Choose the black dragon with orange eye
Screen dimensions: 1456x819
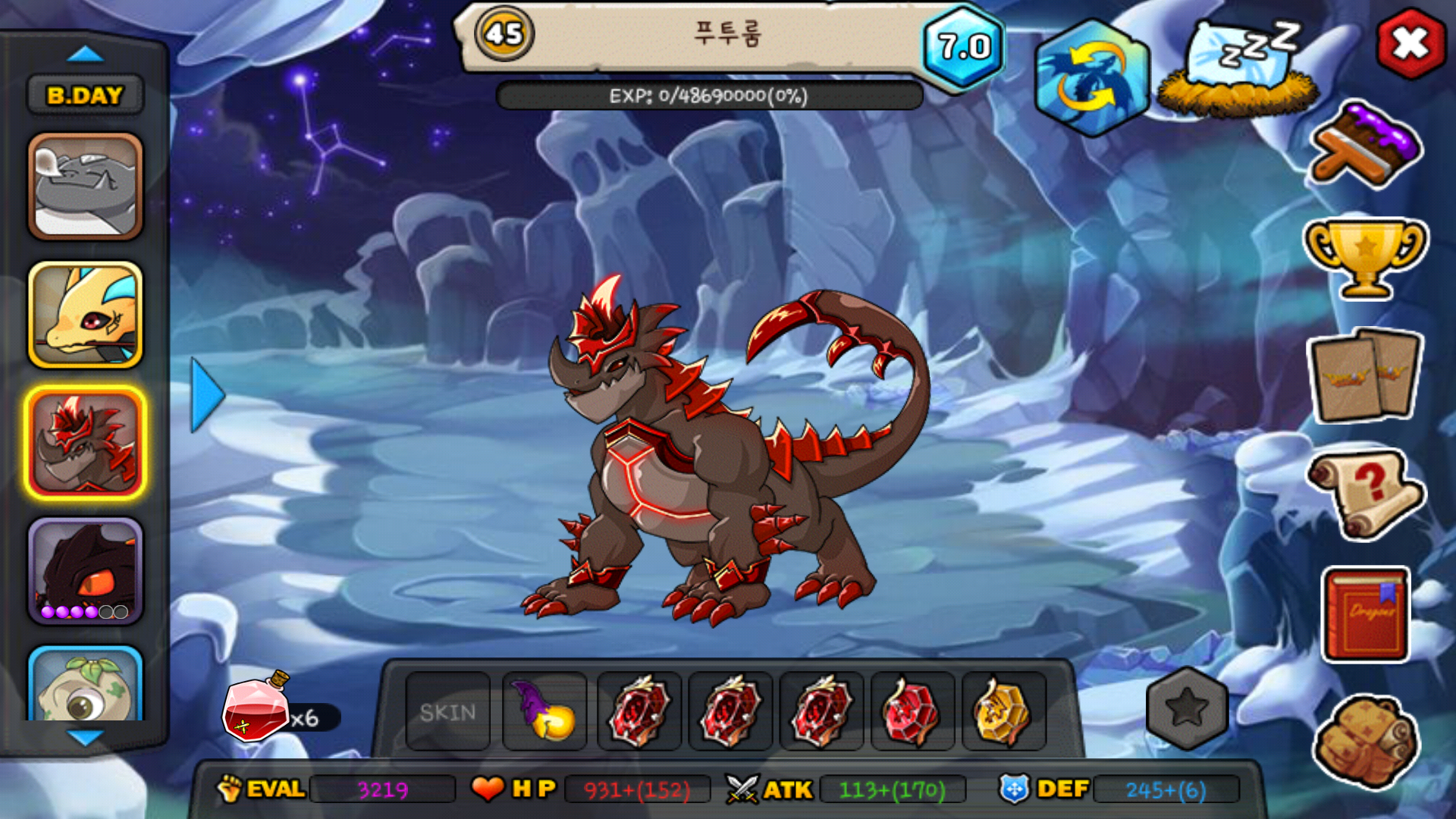pos(85,571)
